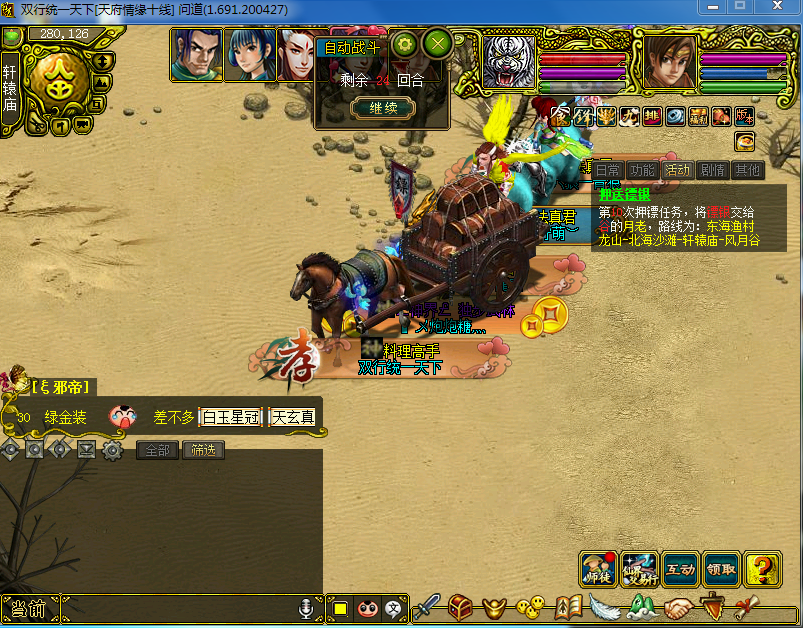
Task: Open the 剧情 story tab
Action: coord(712,170)
